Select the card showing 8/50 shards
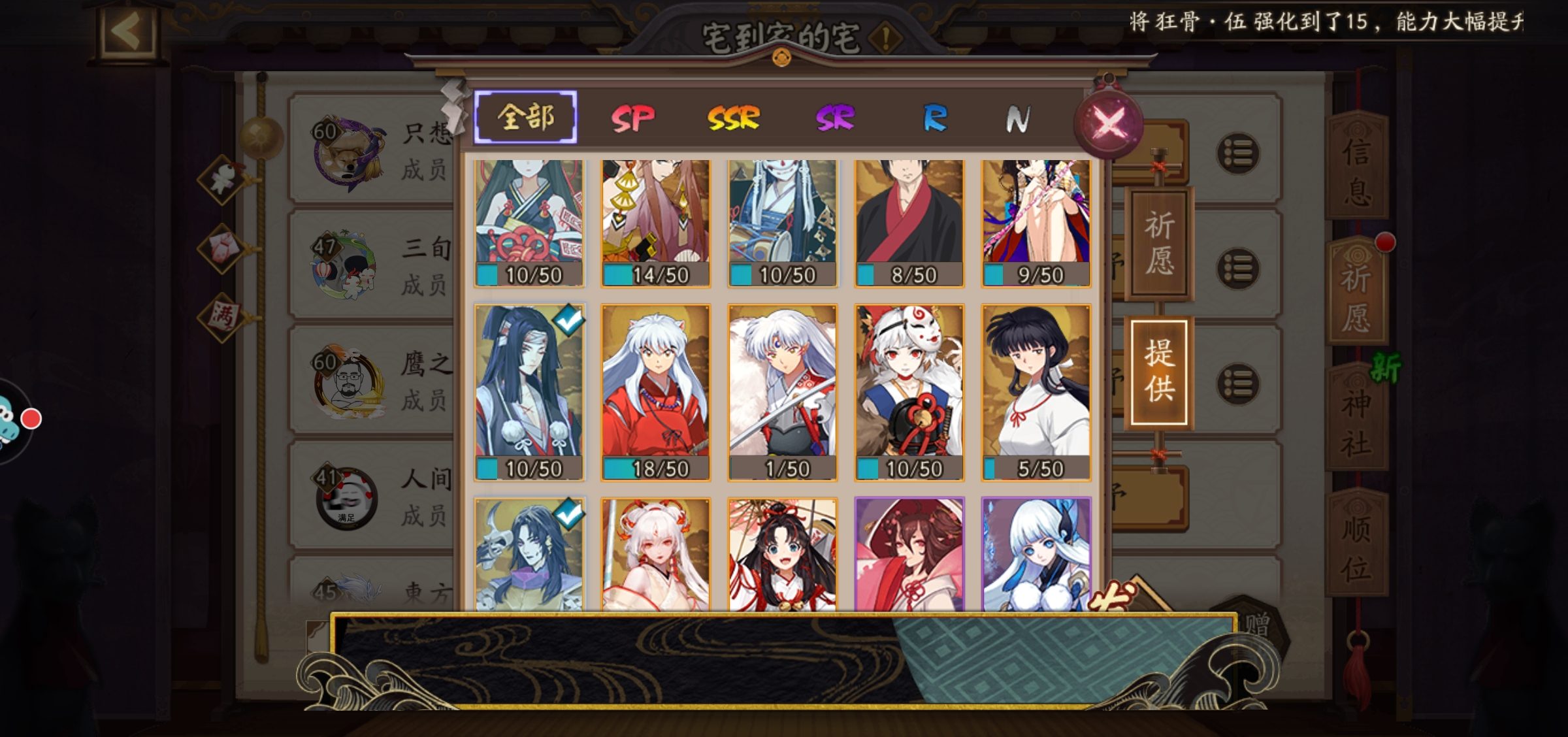The image size is (1568, 737). (909, 222)
